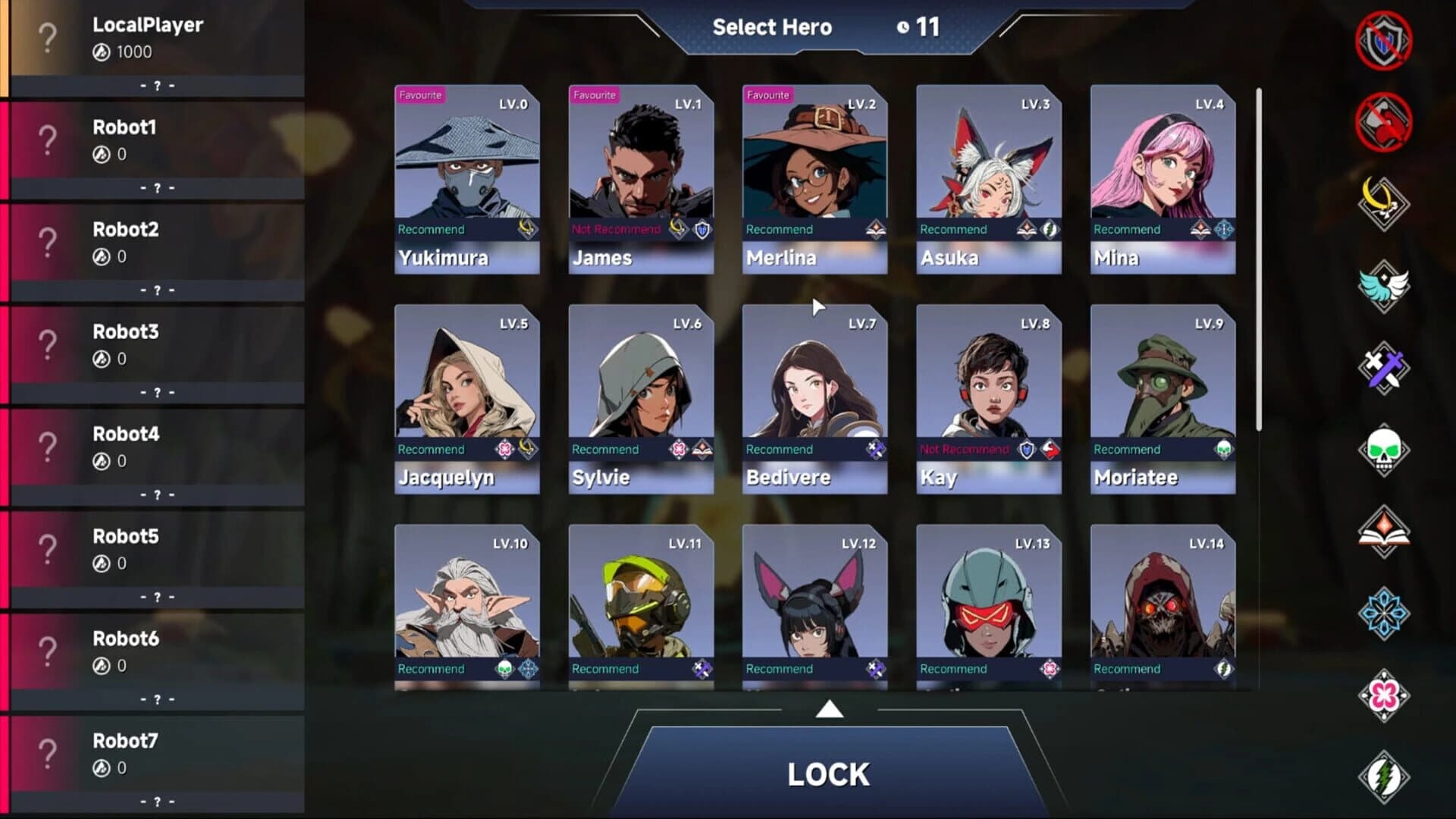Click the Select Hero header
Viewport: 1456px width, 819px height.
point(772,27)
